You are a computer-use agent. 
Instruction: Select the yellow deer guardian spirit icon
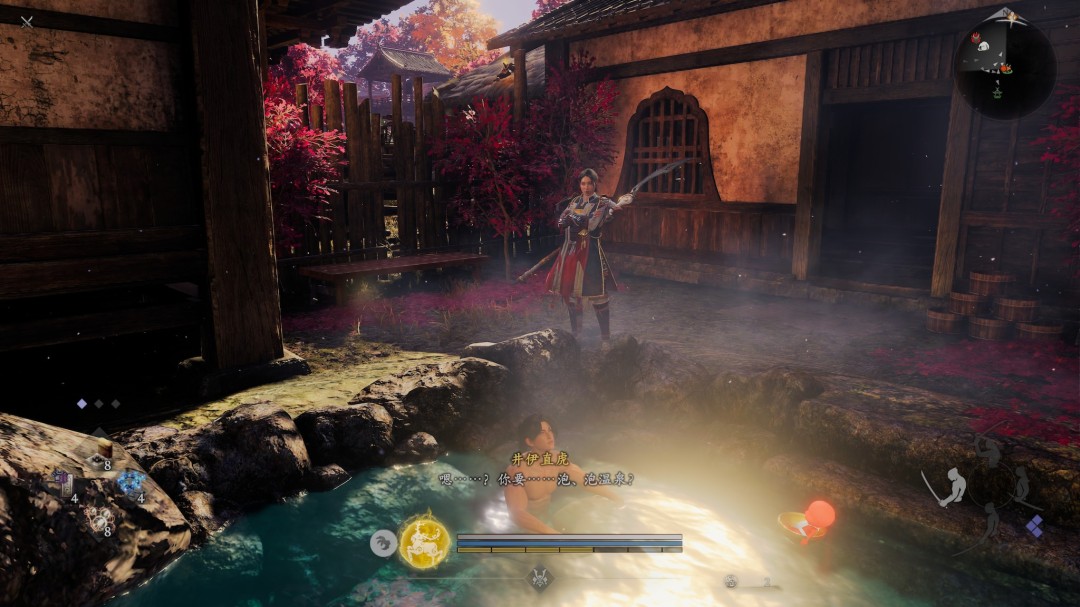pos(424,543)
